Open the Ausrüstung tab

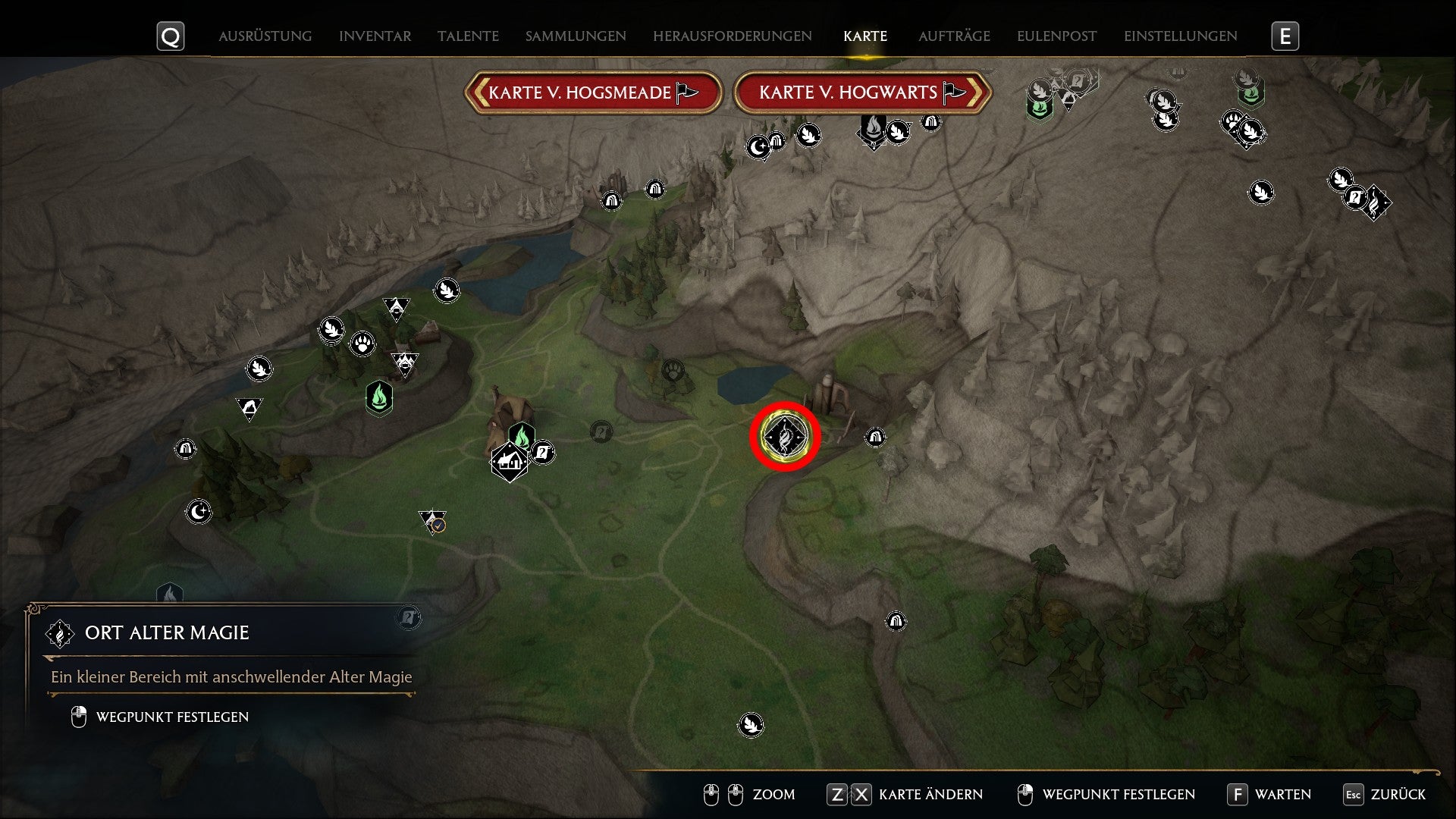click(265, 36)
